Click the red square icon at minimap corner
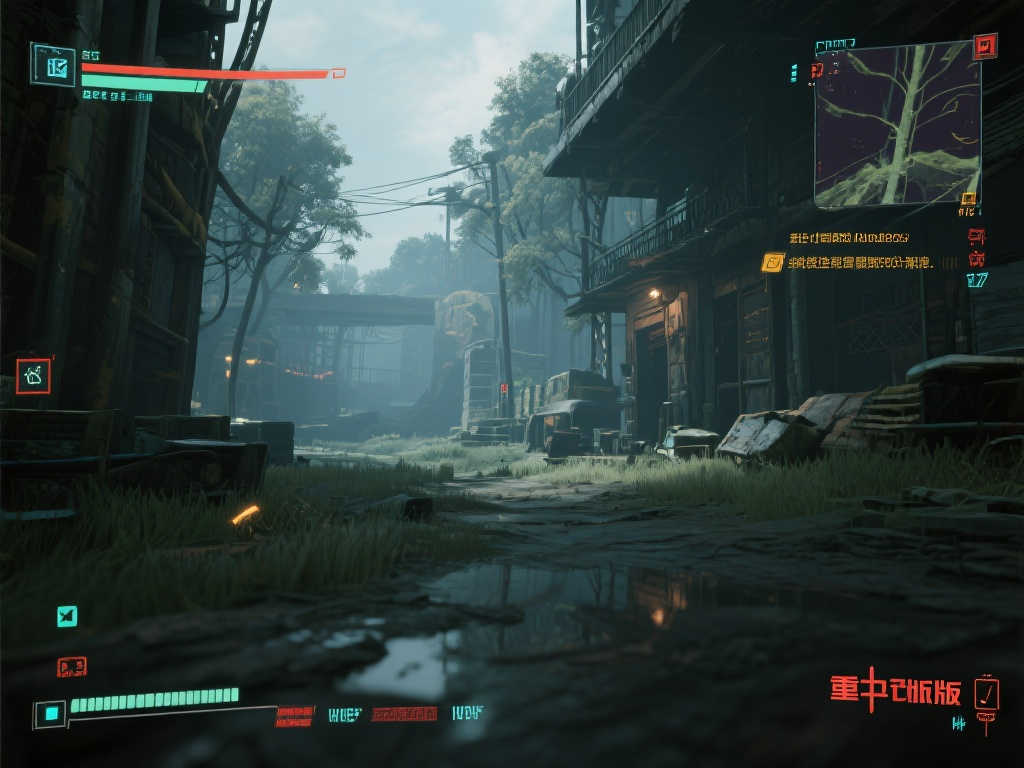This screenshot has width=1024, height=768. coord(985,46)
